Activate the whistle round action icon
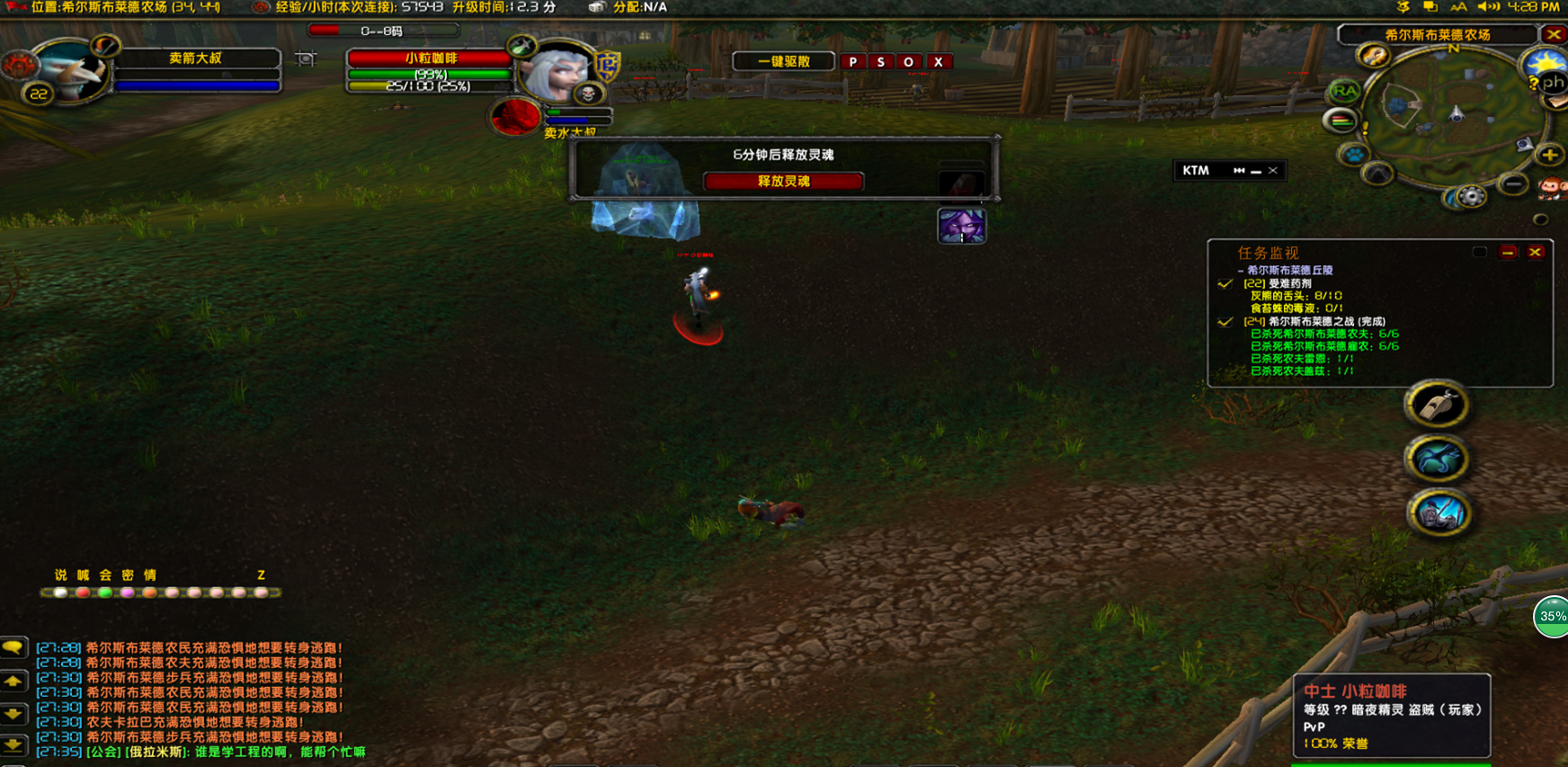 point(1437,405)
